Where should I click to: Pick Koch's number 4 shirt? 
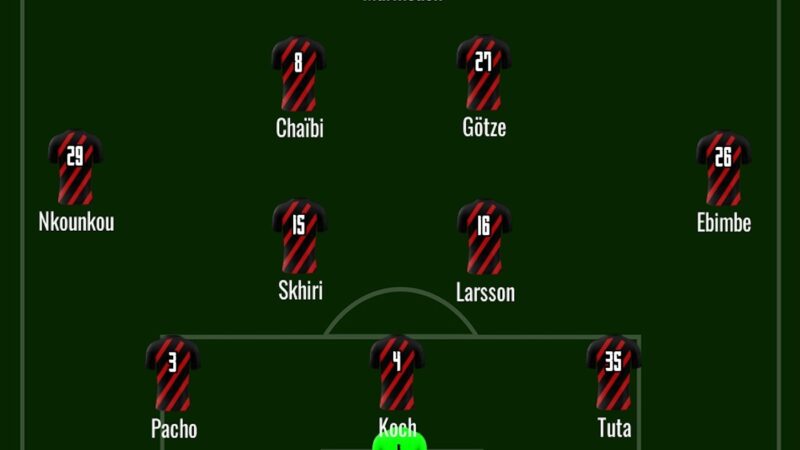pos(397,372)
